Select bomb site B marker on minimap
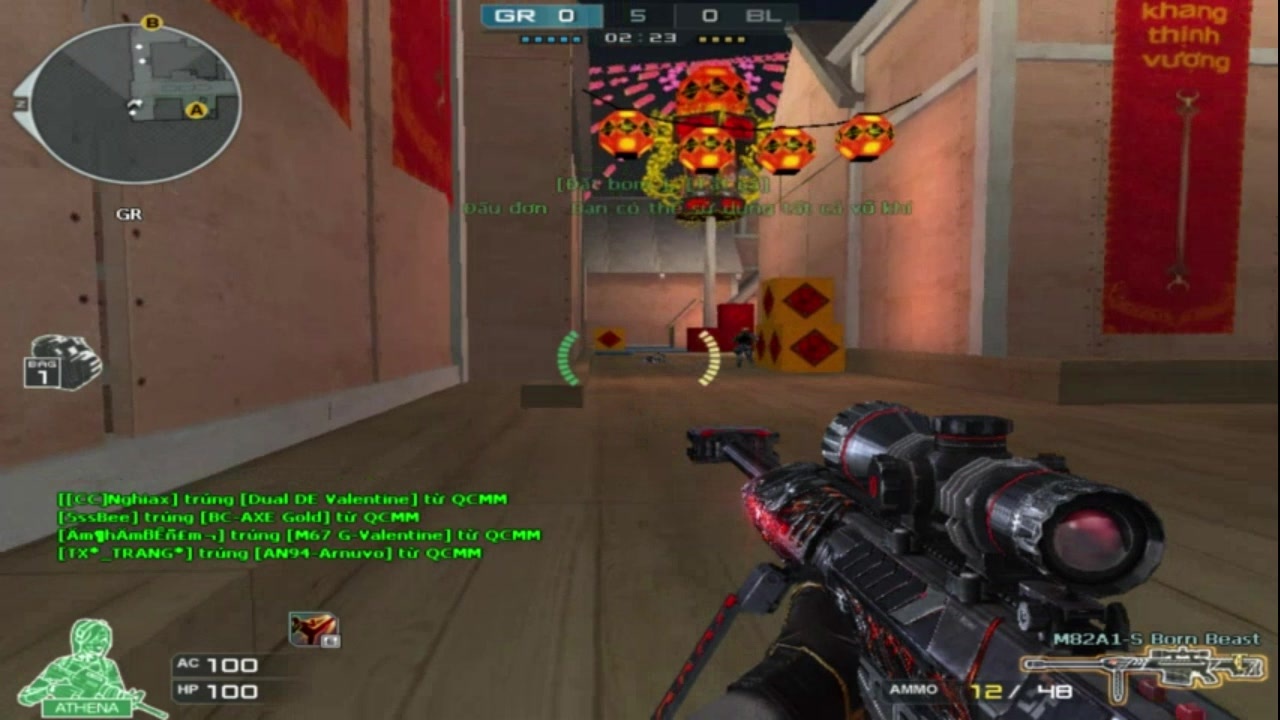 152,22
